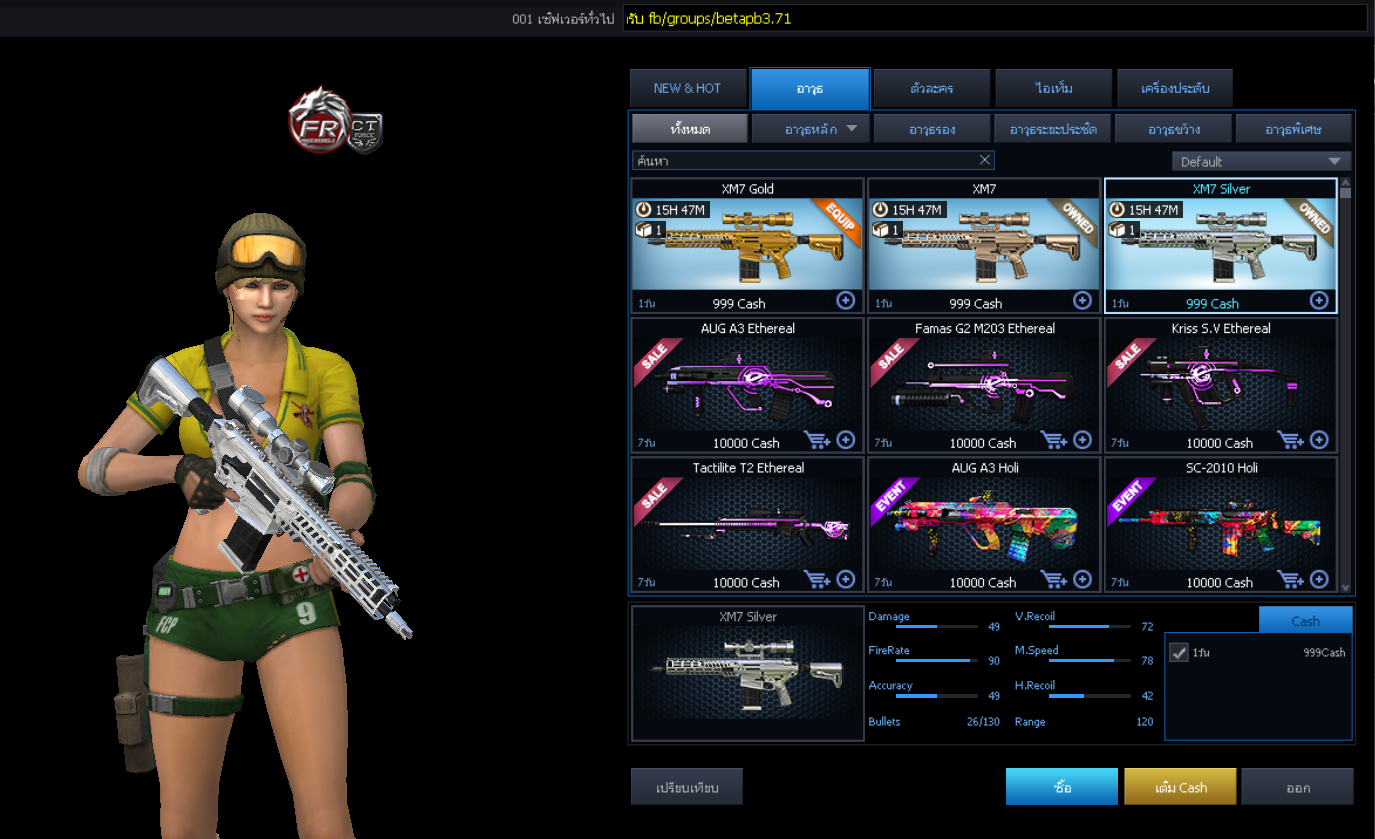This screenshot has width=1375, height=839.
Task: Click the plus icon on XM7 Gold card
Action: (x=846, y=300)
